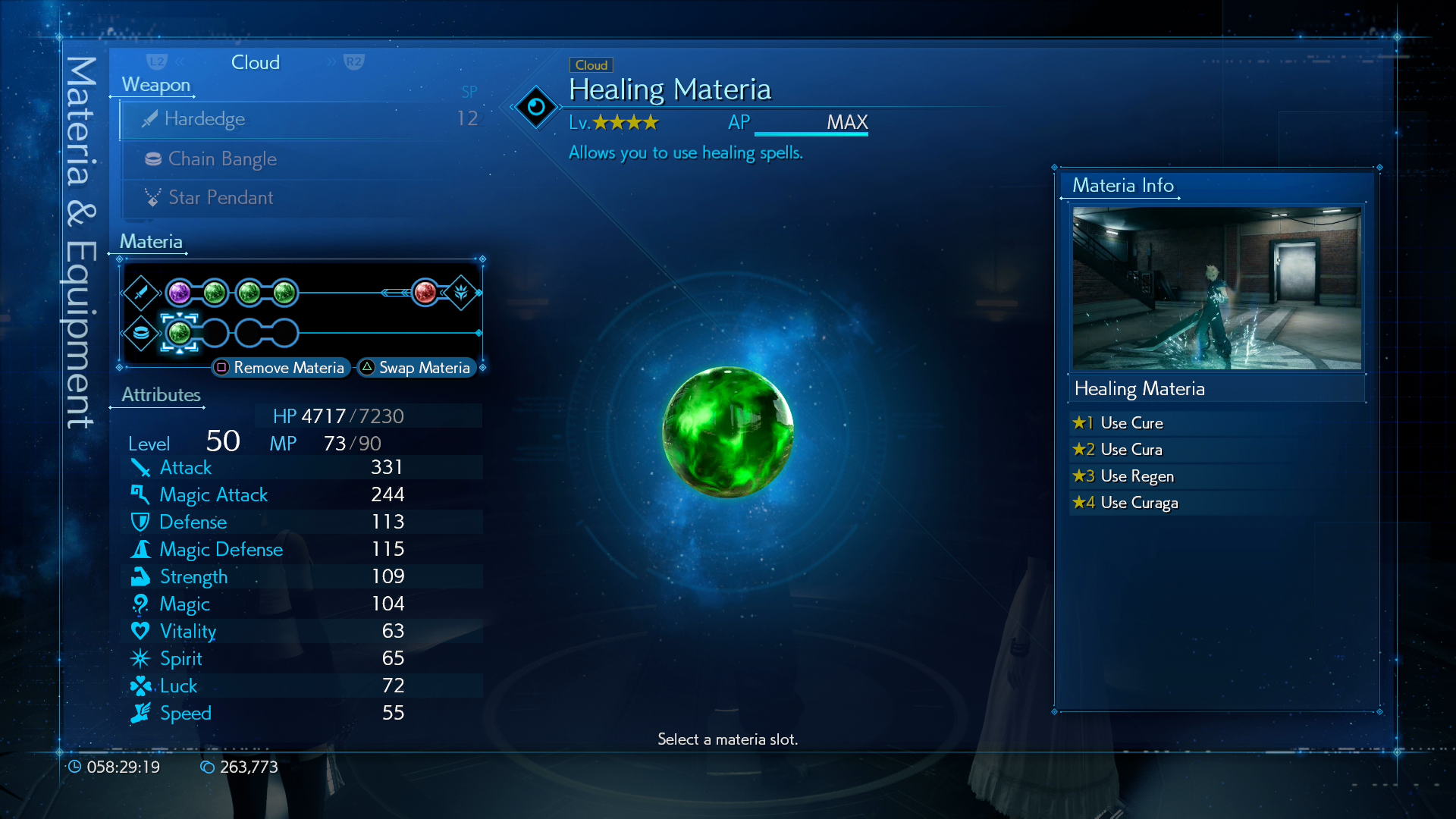
Task: Select the Use Cure ability row
Action: (1216, 423)
